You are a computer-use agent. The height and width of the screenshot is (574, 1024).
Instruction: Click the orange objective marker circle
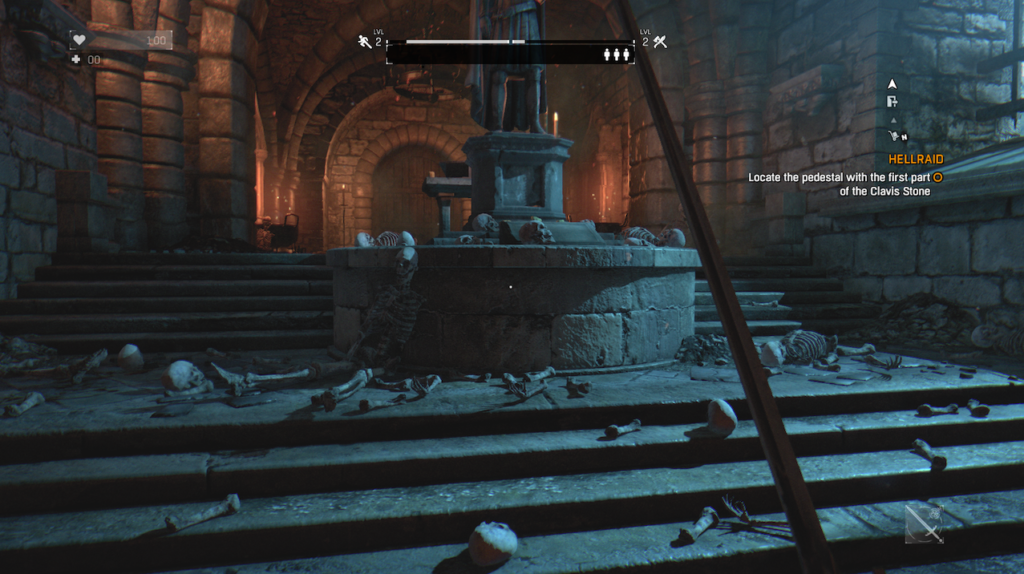pyautogui.click(x=937, y=177)
